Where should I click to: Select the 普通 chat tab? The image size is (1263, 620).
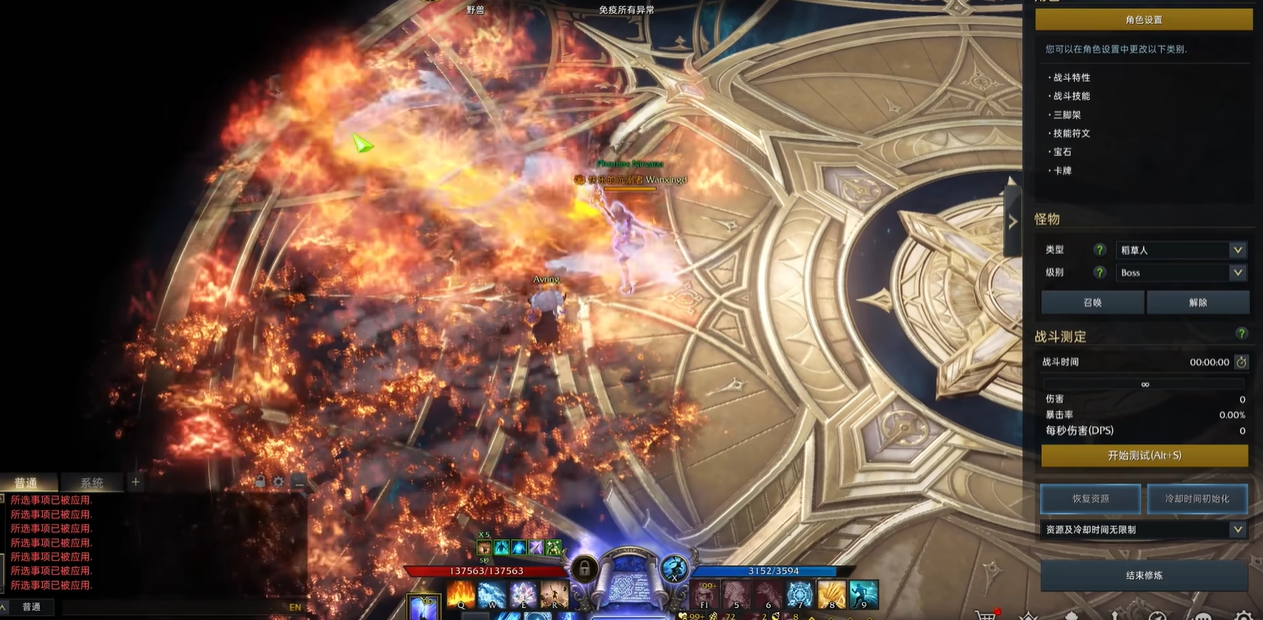pyautogui.click(x=26, y=483)
